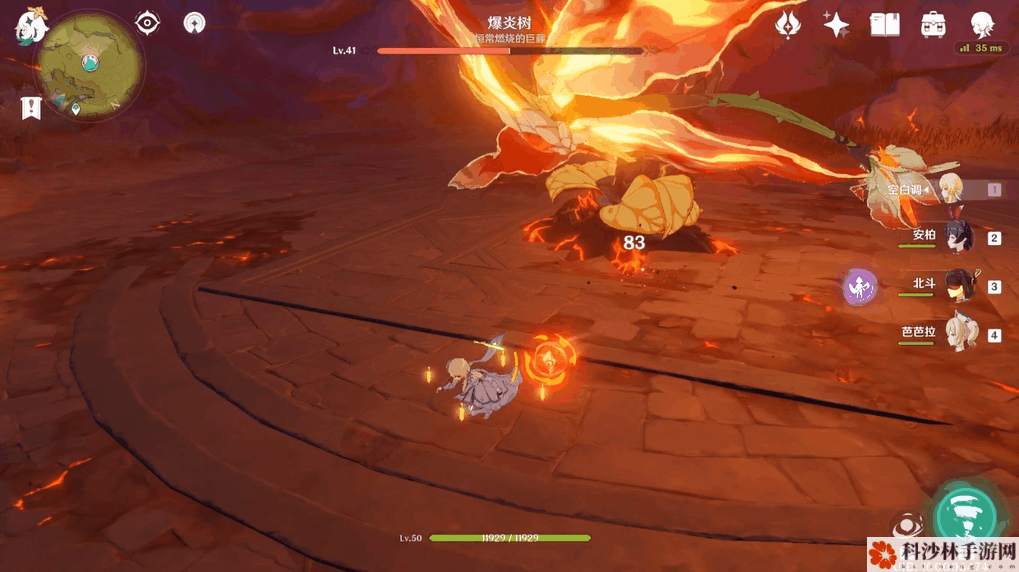Open the full map from the minimap

(89, 64)
